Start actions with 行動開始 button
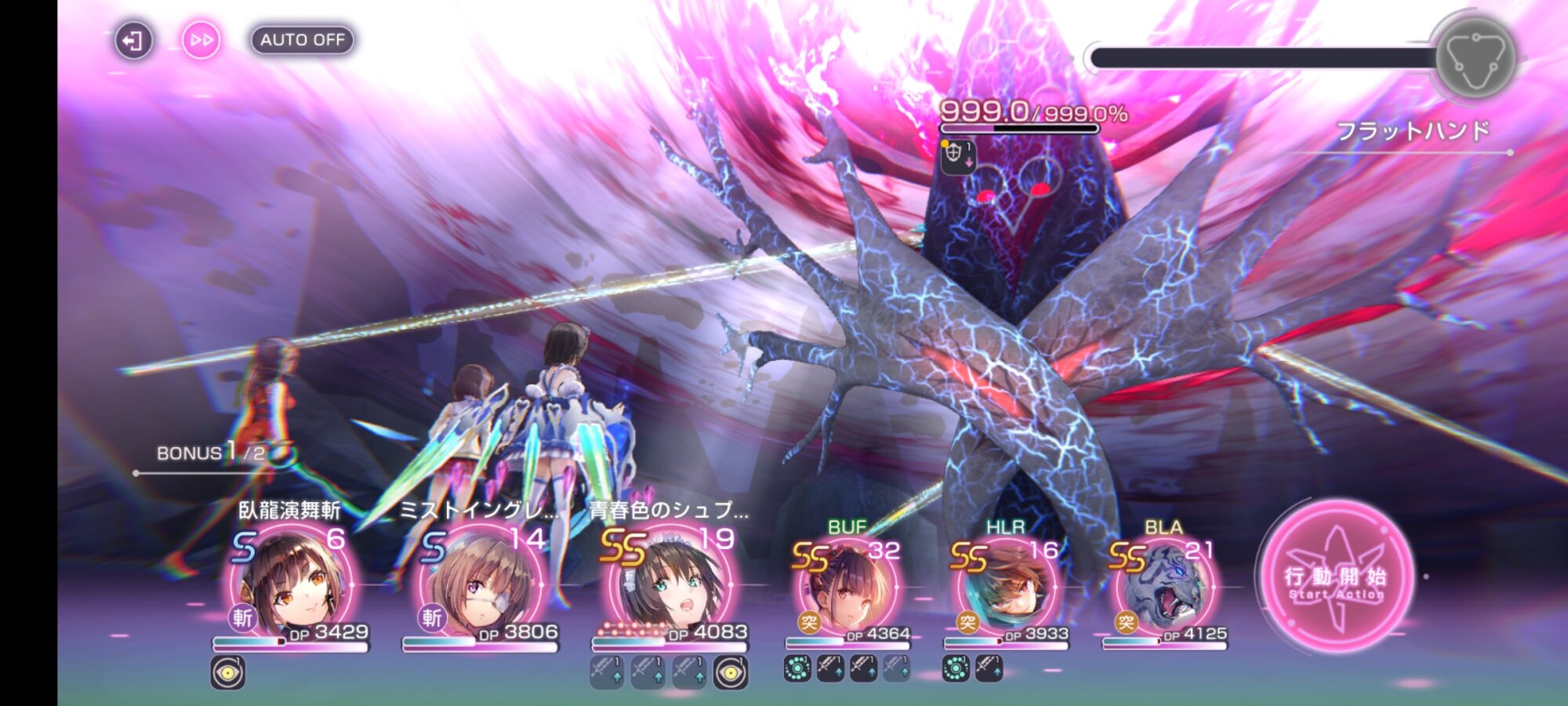This screenshot has height=706, width=1568. click(1336, 580)
